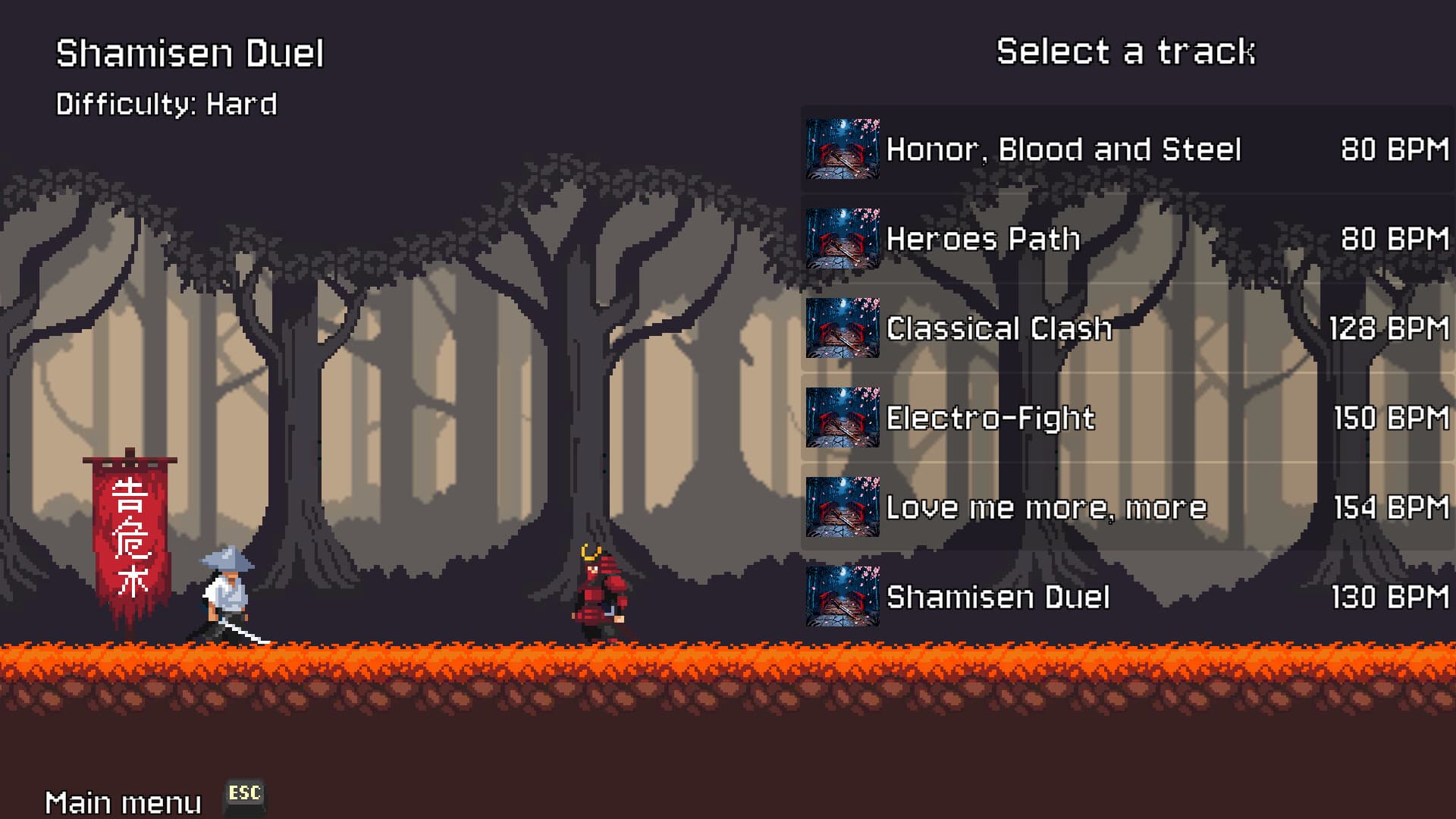Click the 80 BPM label beside Heroes Path
Image resolution: width=1456 pixels, height=819 pixels.
click(x=1396, y=239)
